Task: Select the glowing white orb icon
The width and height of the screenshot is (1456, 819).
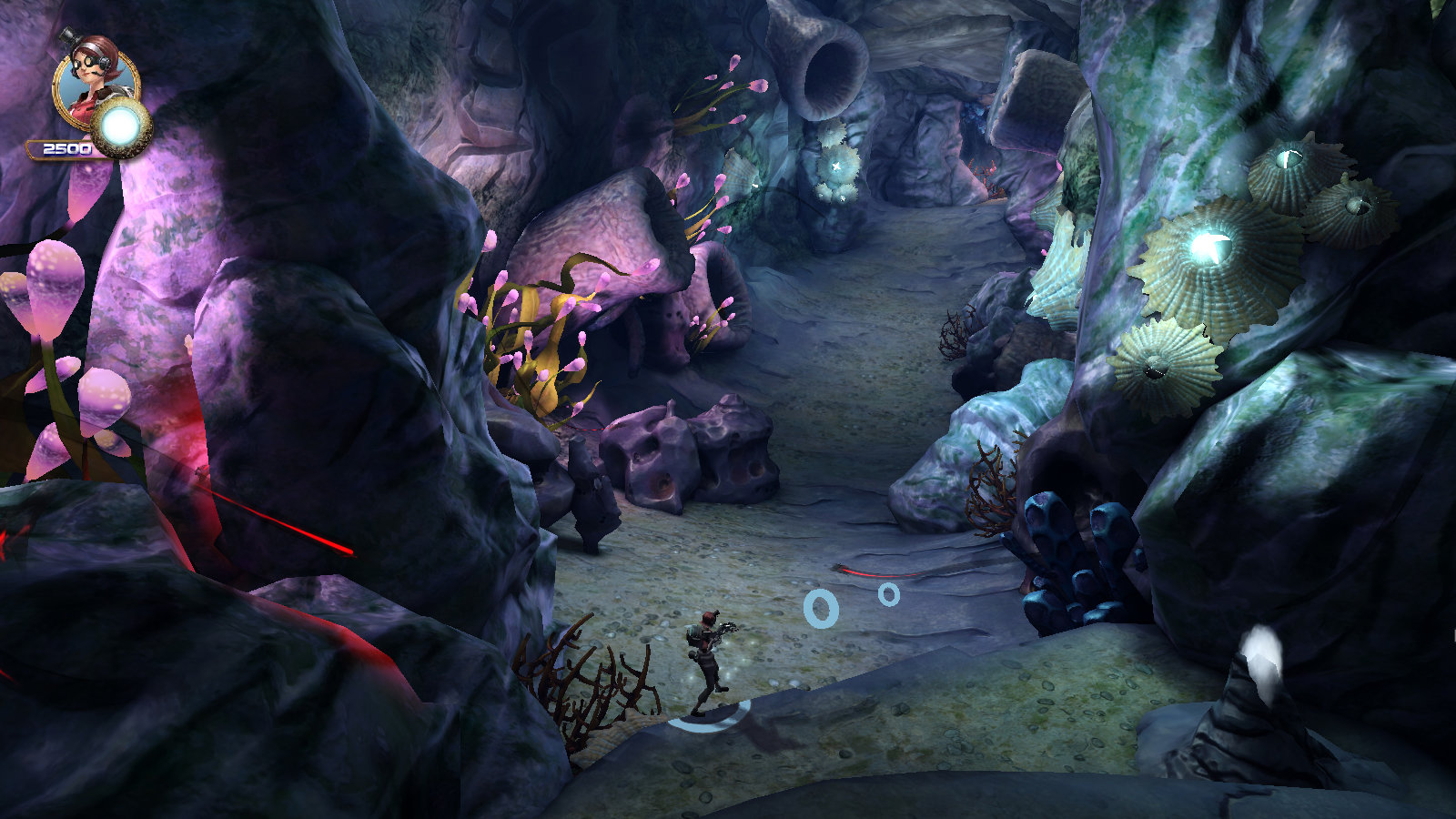Action: pyautogui.click(x=121, y=128)
